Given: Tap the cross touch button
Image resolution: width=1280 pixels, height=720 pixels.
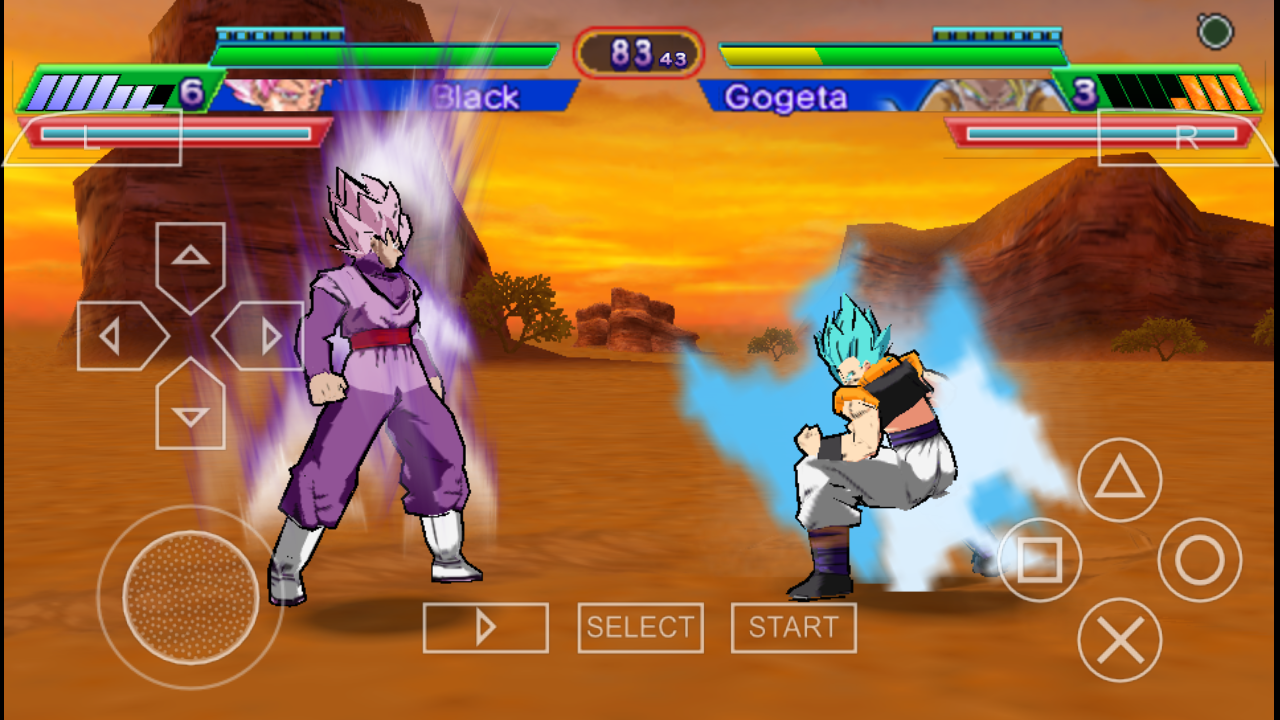Looking at the screenshot, I should pyautogui.click(x=1120, y=640).
